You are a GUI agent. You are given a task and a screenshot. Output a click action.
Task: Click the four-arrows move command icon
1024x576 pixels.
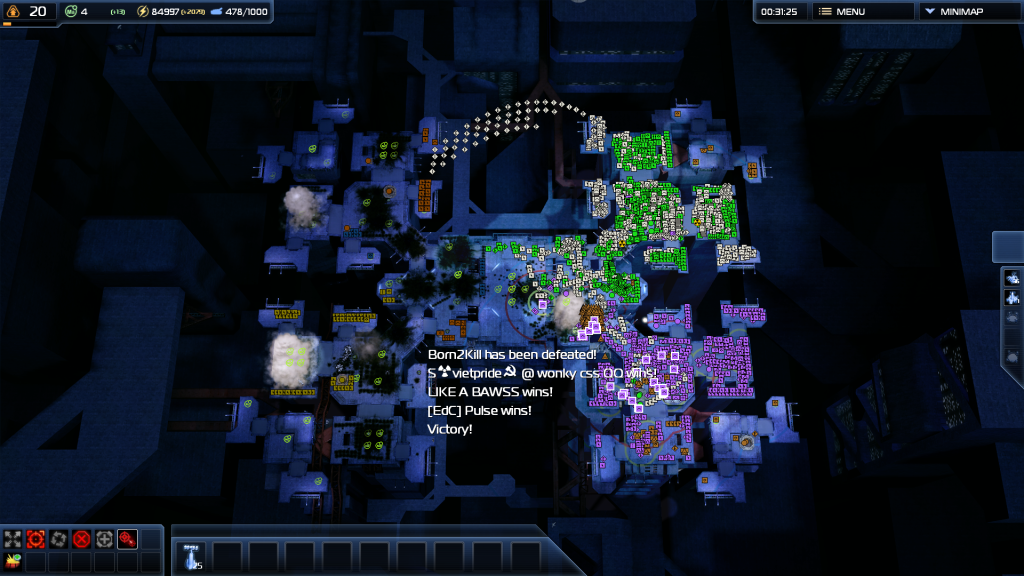coord(13,539)
